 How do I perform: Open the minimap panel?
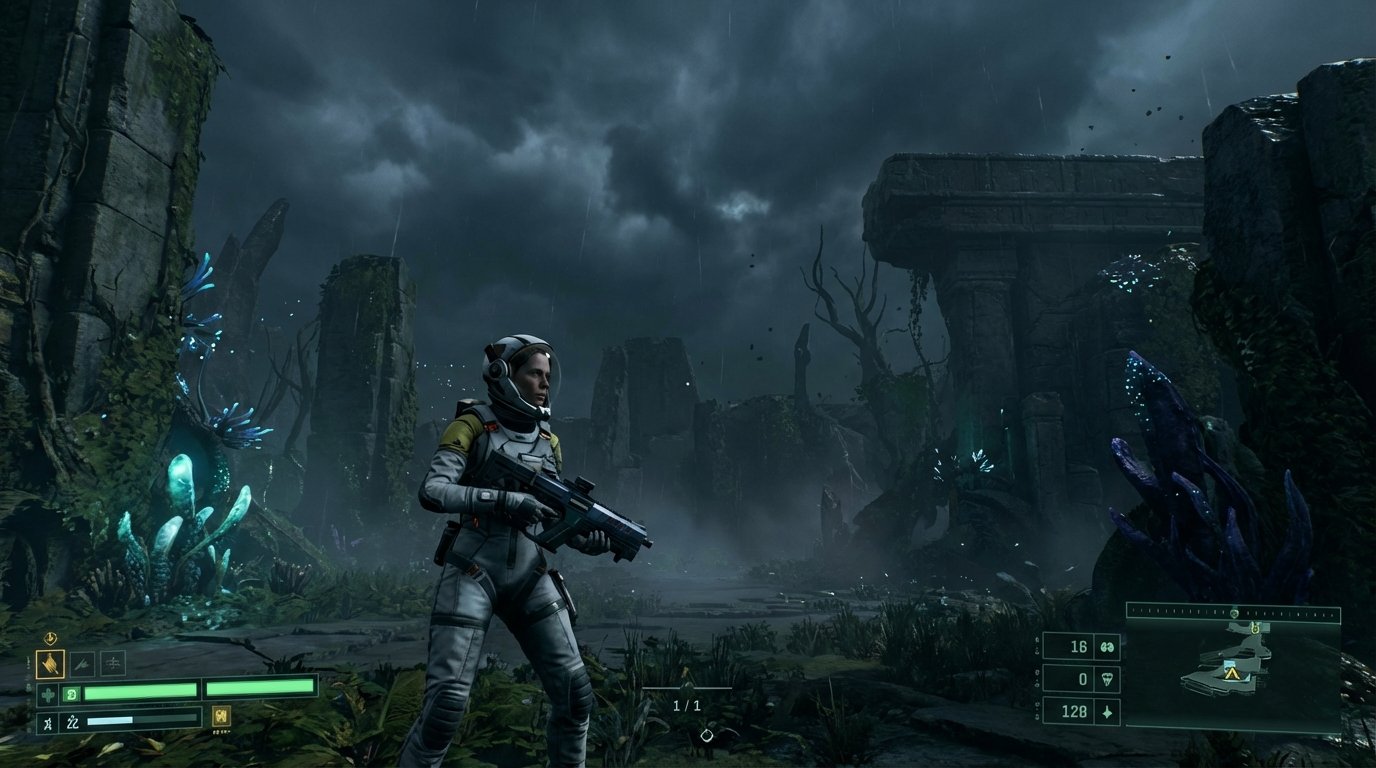click(1232, 676)
